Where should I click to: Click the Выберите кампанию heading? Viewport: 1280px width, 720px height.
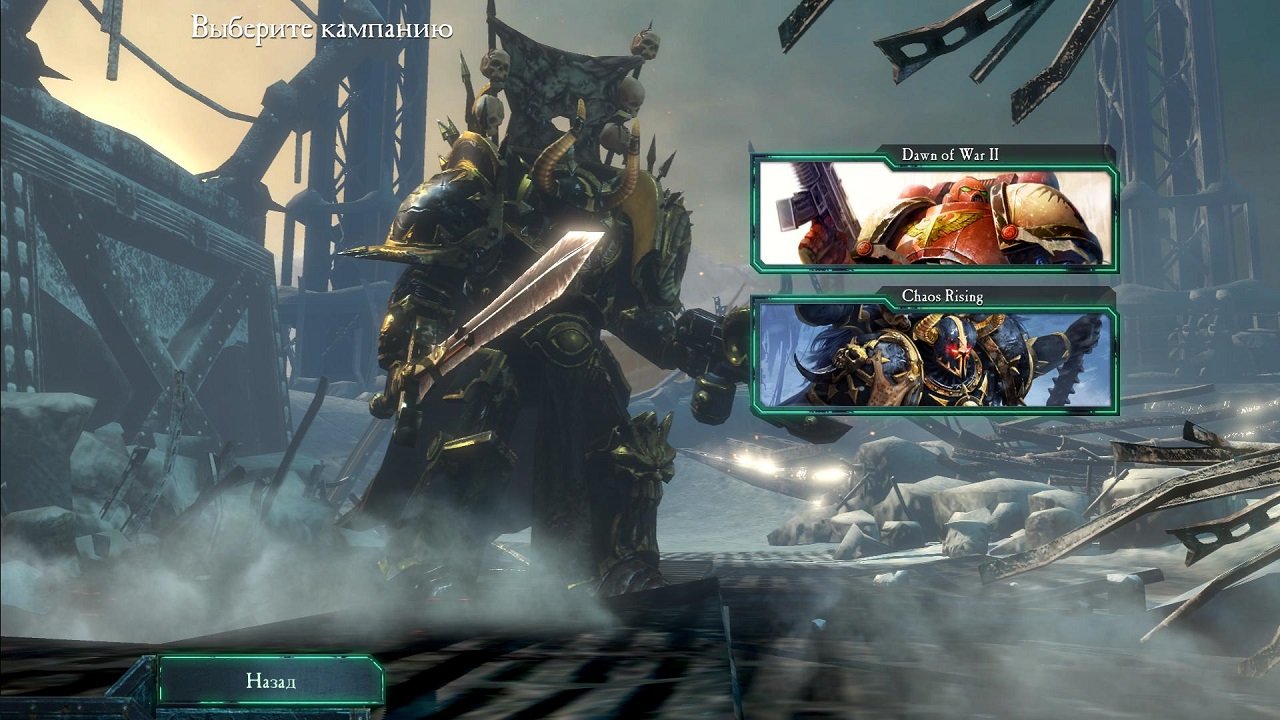click(x=319, y=30)
